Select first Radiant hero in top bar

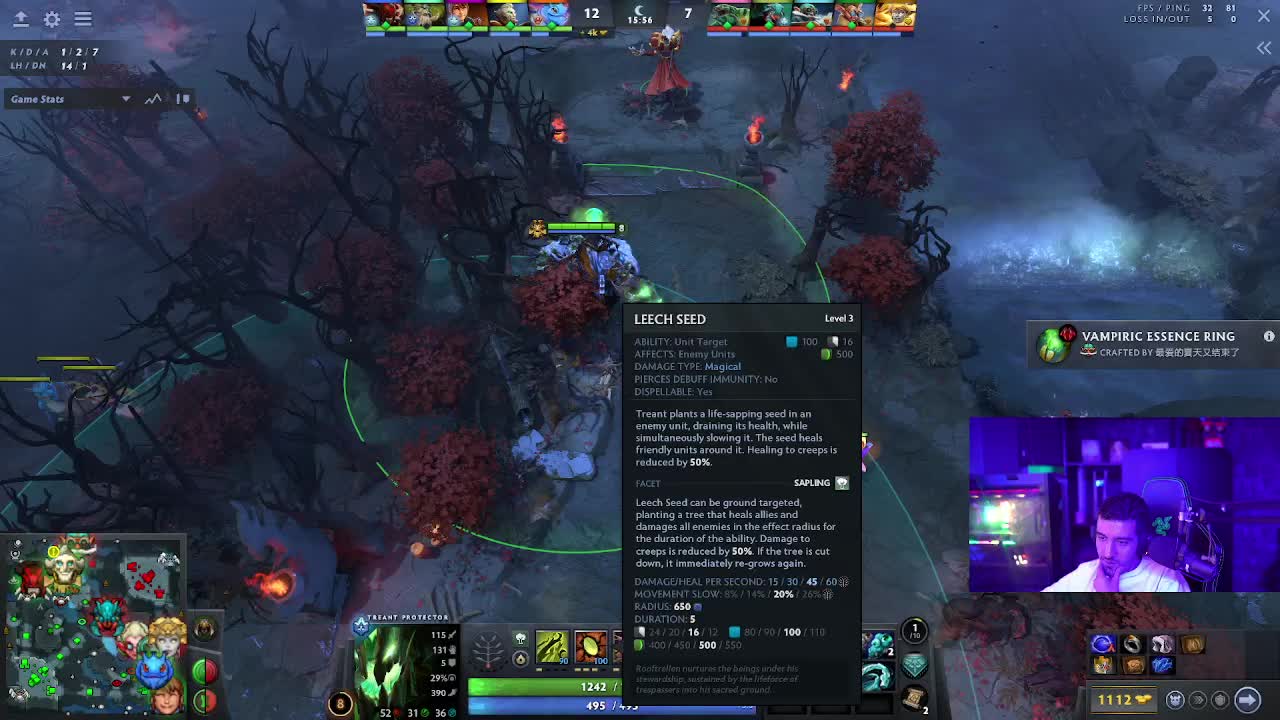tap(383, 15)
